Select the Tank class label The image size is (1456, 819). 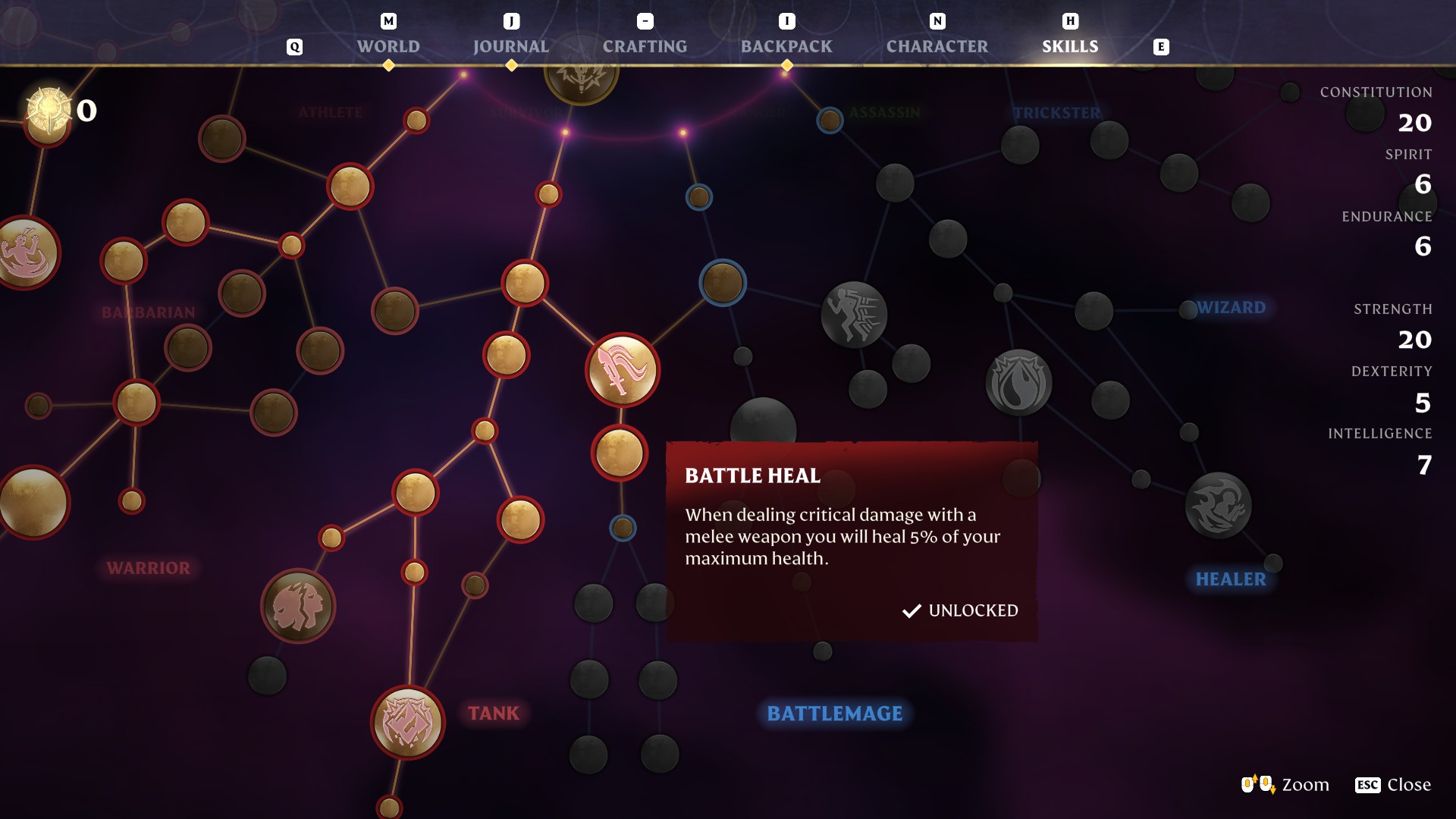tap(494, 714)
